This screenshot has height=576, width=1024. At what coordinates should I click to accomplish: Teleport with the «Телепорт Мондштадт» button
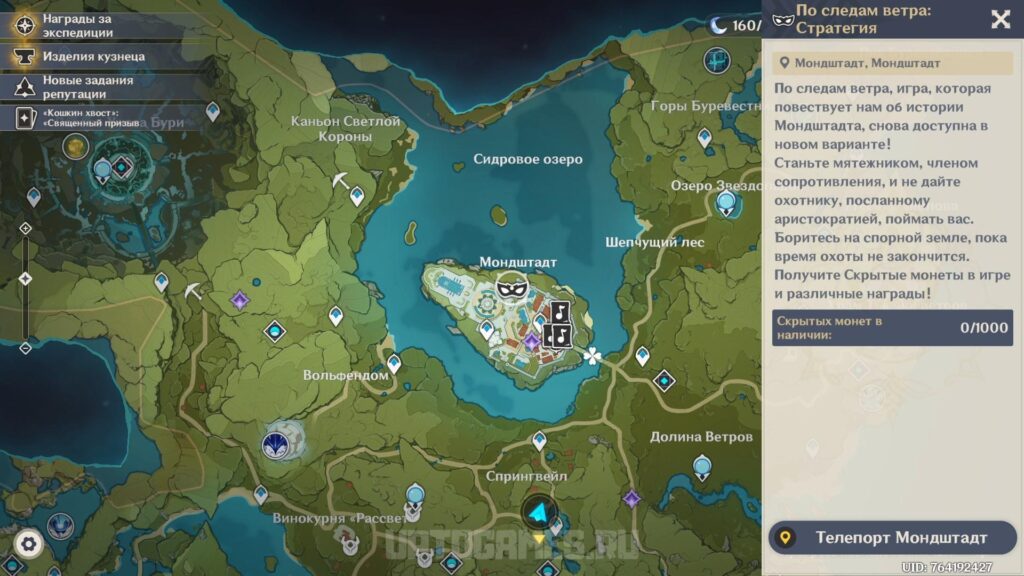891,538
